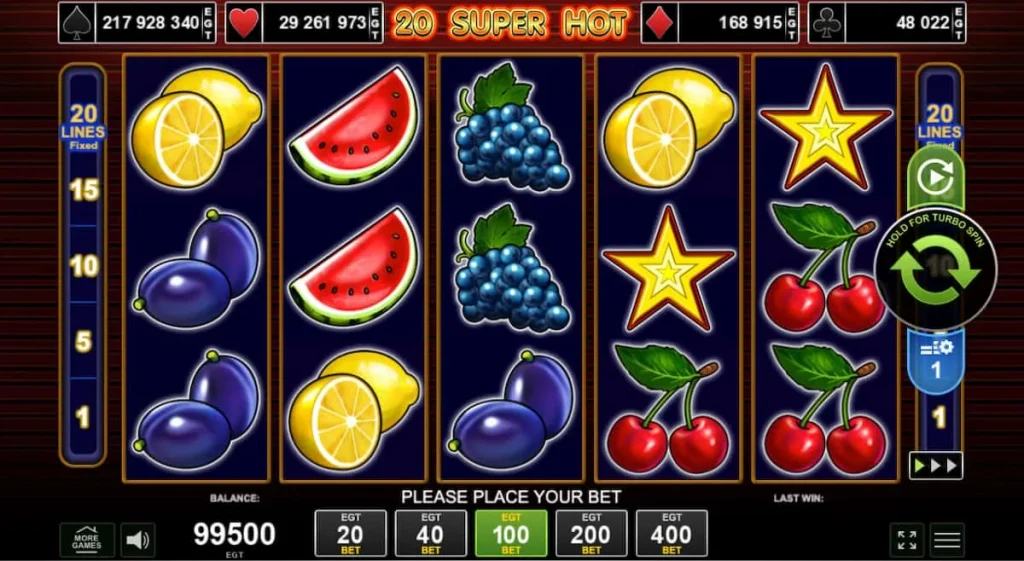Open the blue bet settings tab
Screen dimensions: 1024x561
click(x=936, y=358)
